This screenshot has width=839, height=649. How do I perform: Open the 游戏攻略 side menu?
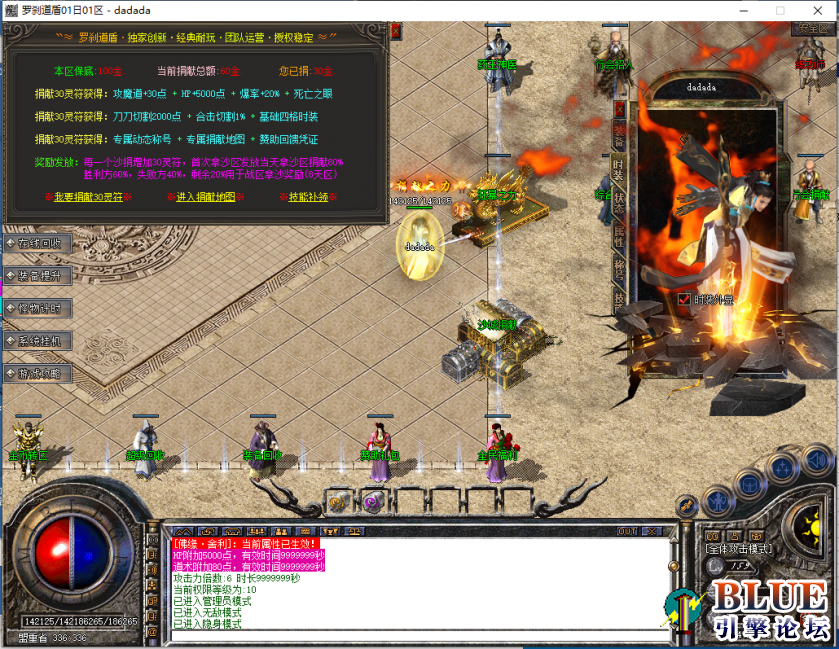pos(38,373)
